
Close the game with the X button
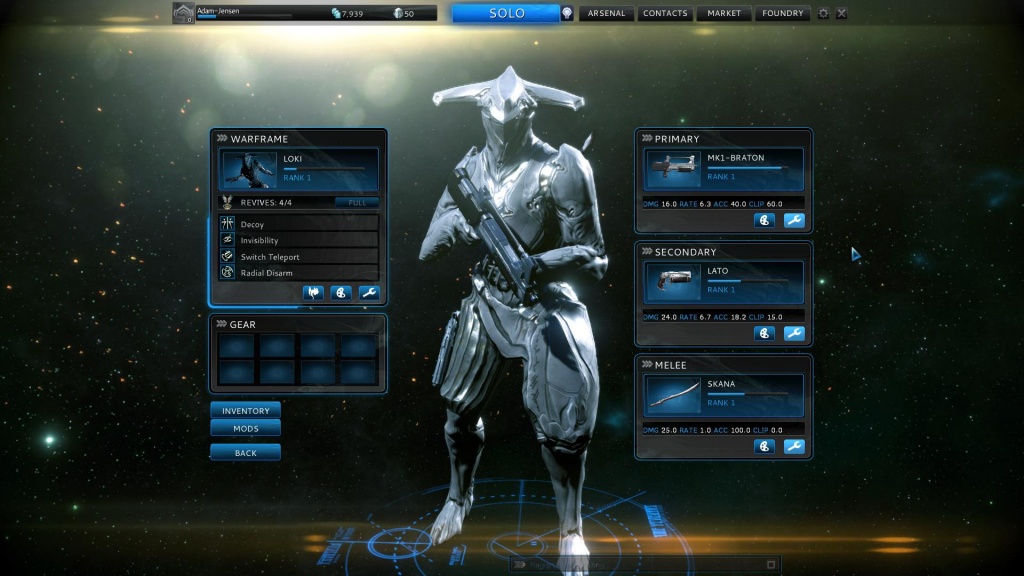(841, 13)
